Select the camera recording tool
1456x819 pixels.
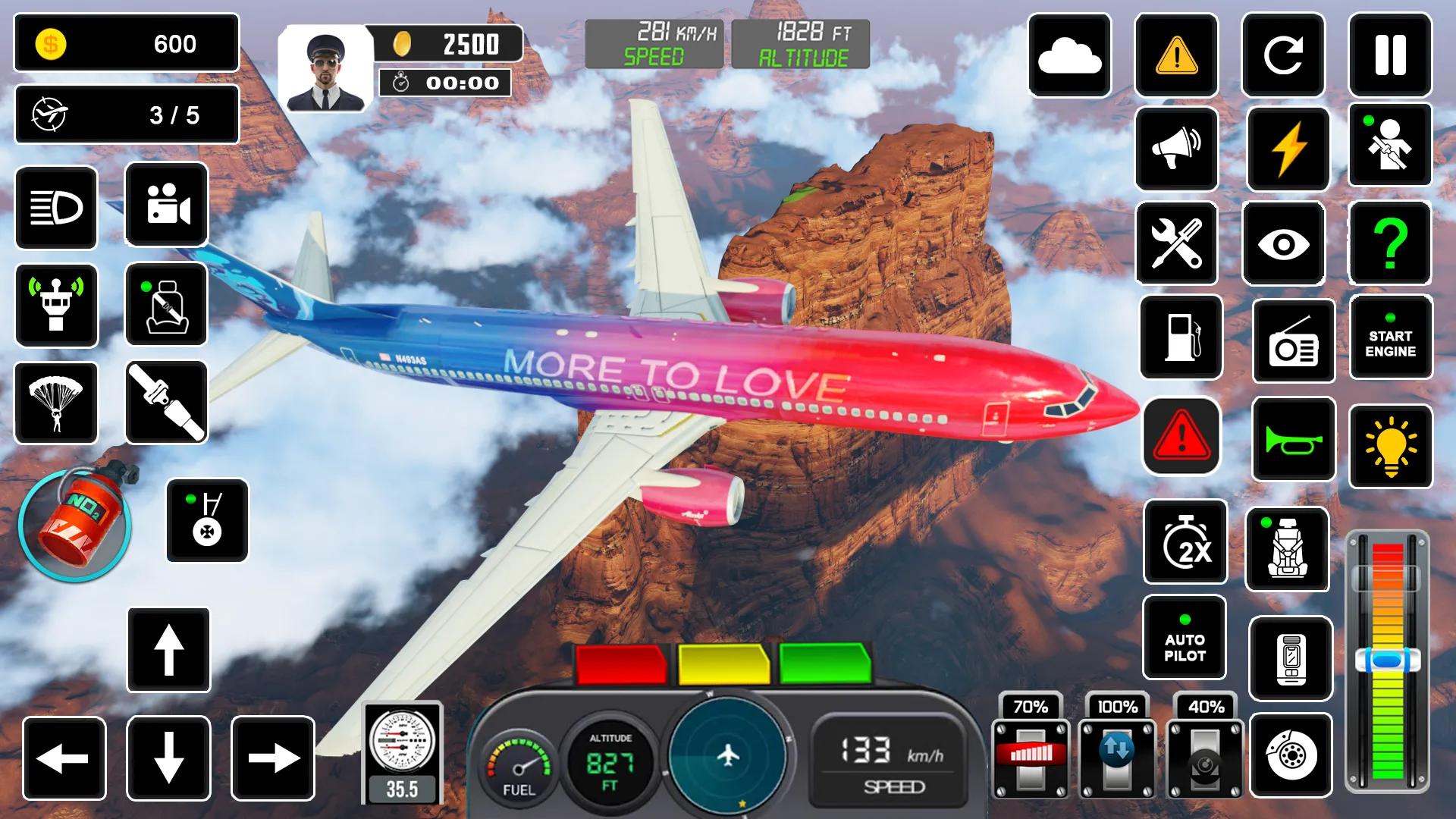pyautogui.click(x=166, y=206)
